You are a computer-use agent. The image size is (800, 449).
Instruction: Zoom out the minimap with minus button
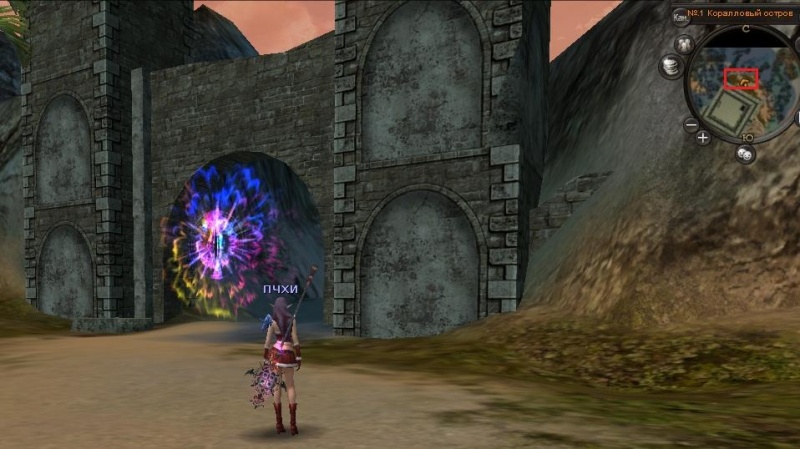[x=690, y=125]
